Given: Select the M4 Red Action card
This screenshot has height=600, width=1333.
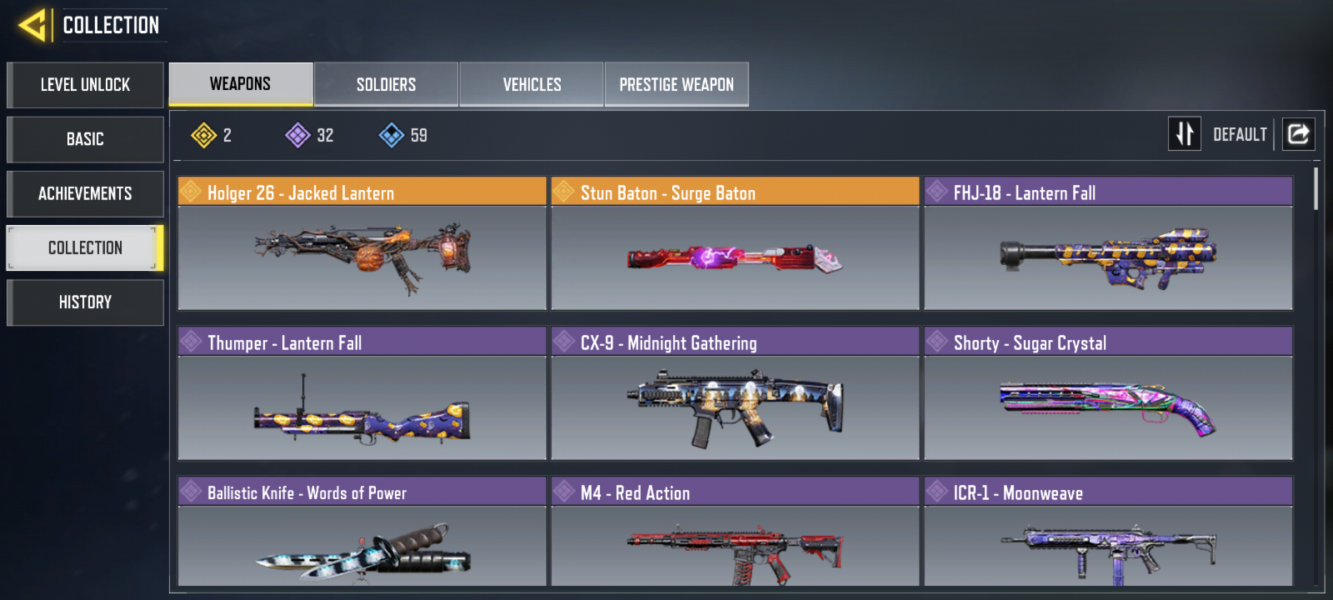Looking at the screenshot, I should click(x=735, y=540).
